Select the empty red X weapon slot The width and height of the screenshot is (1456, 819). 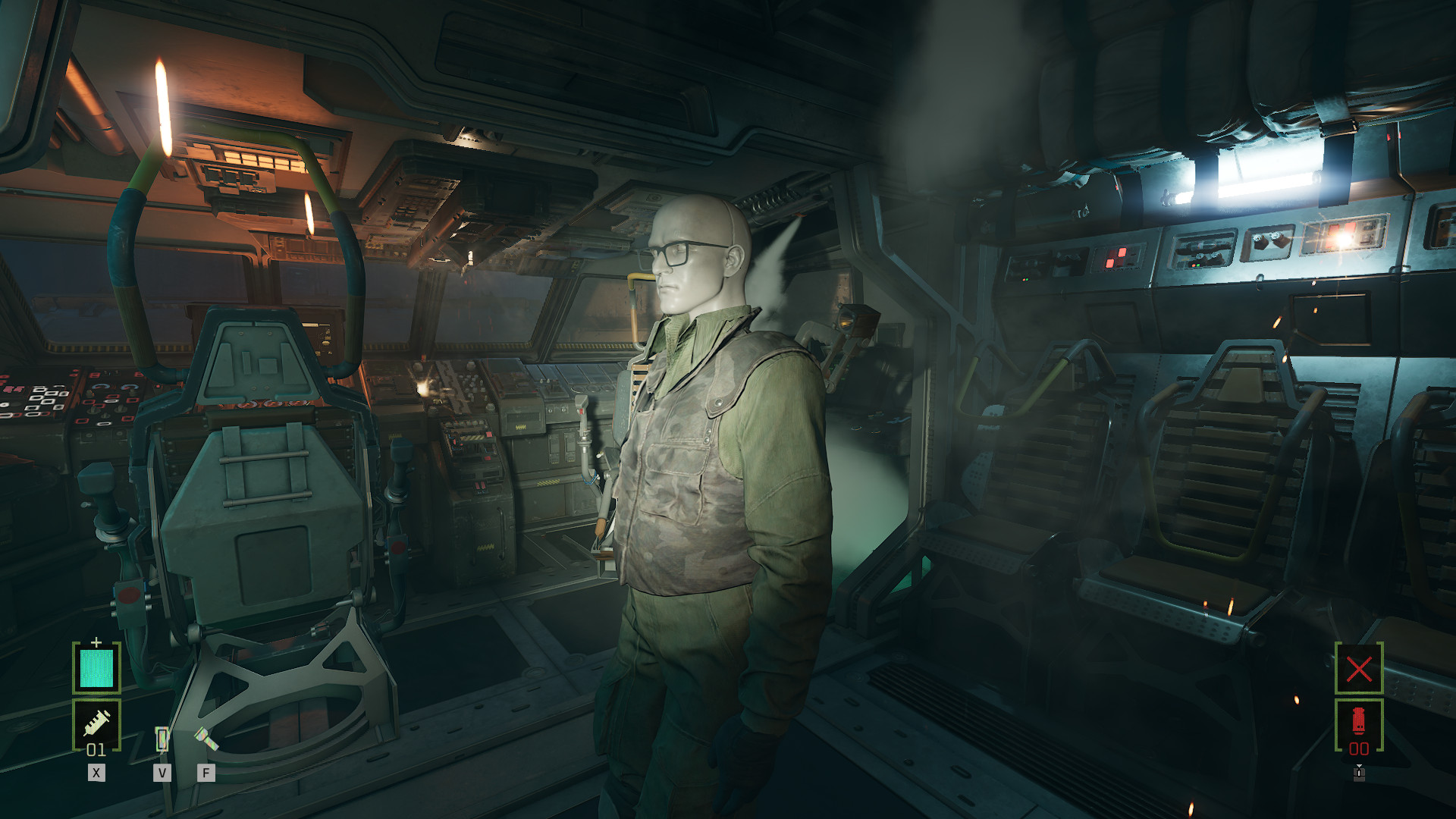[x=1358, y=668]
